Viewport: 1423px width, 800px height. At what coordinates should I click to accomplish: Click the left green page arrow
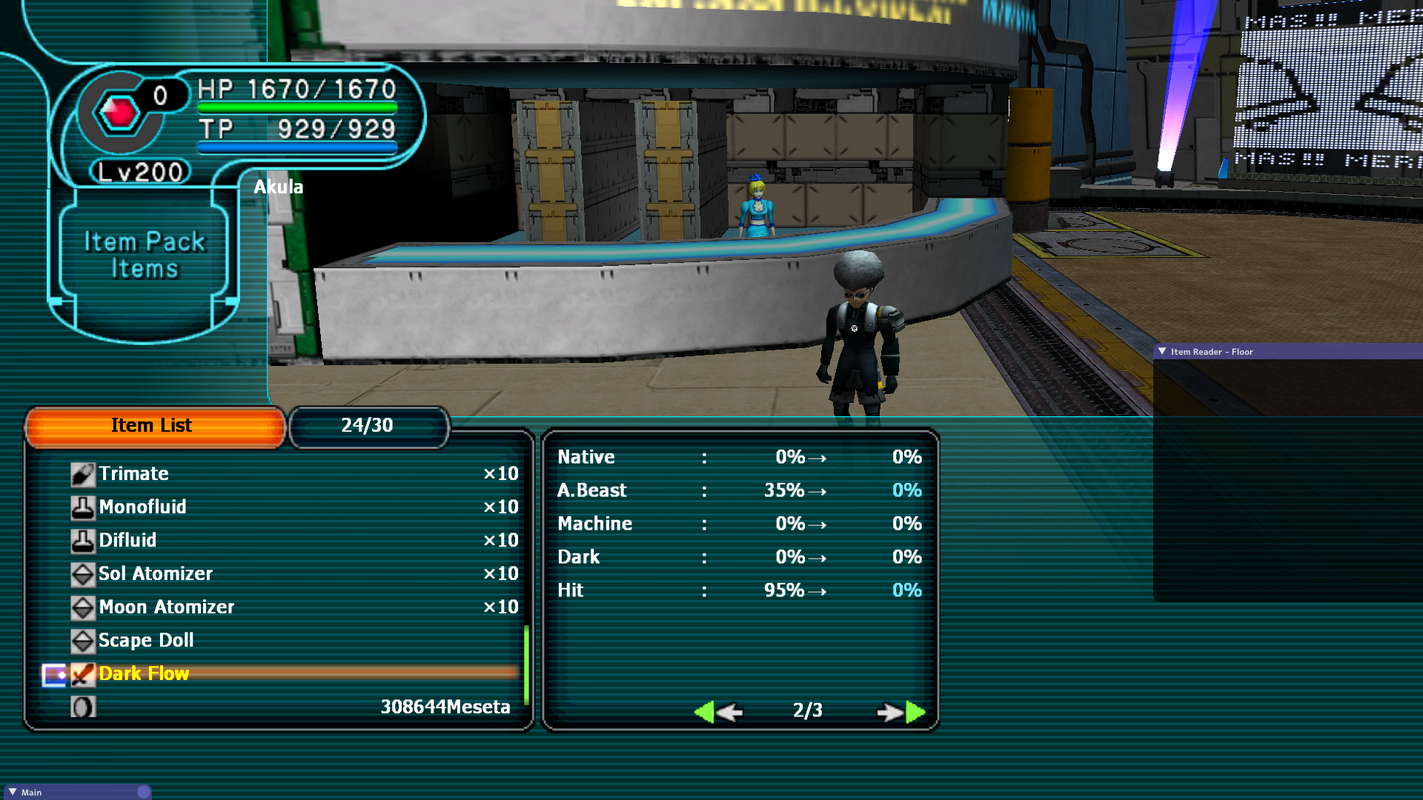coord(707,712)
